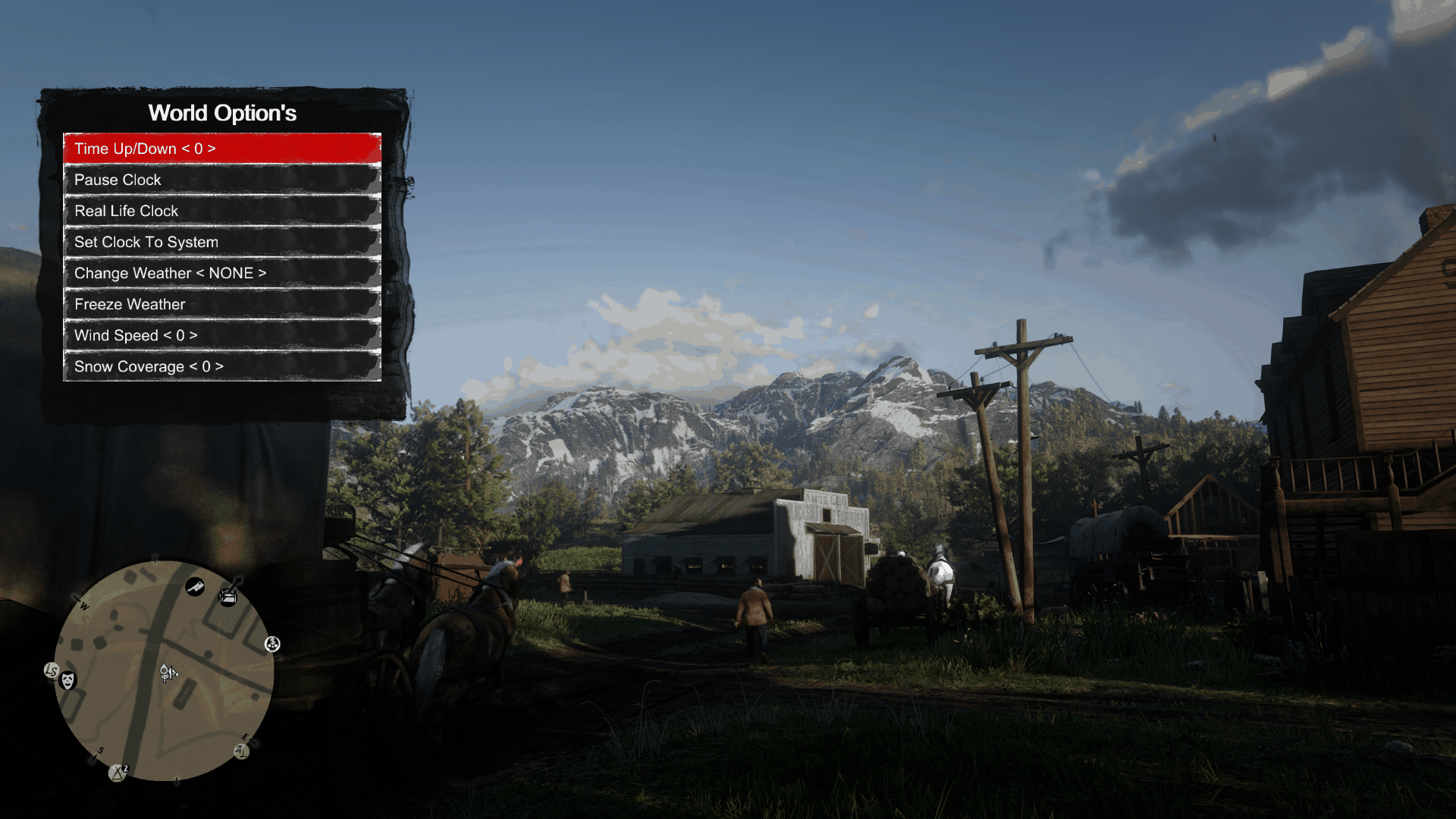Click the World Option's menu header
Viewport: 1456px width, 819px height.
222,113
